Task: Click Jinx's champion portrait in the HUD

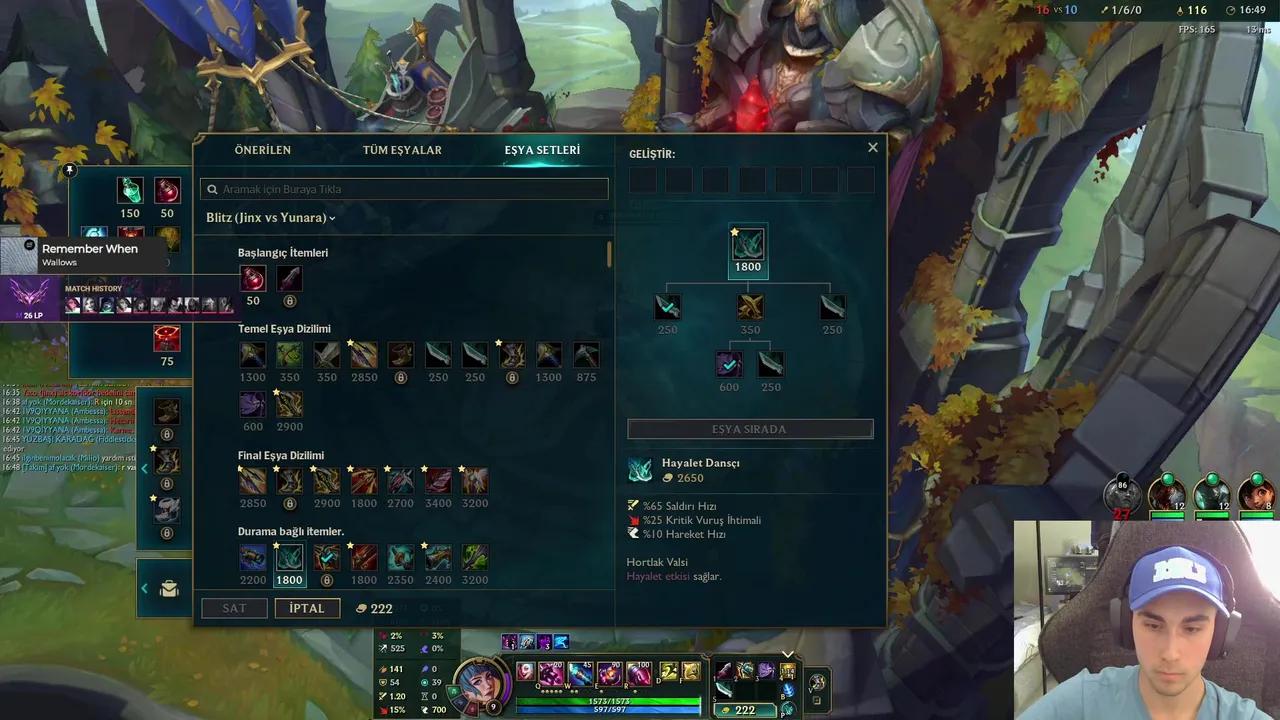Action: pos(483,680)
